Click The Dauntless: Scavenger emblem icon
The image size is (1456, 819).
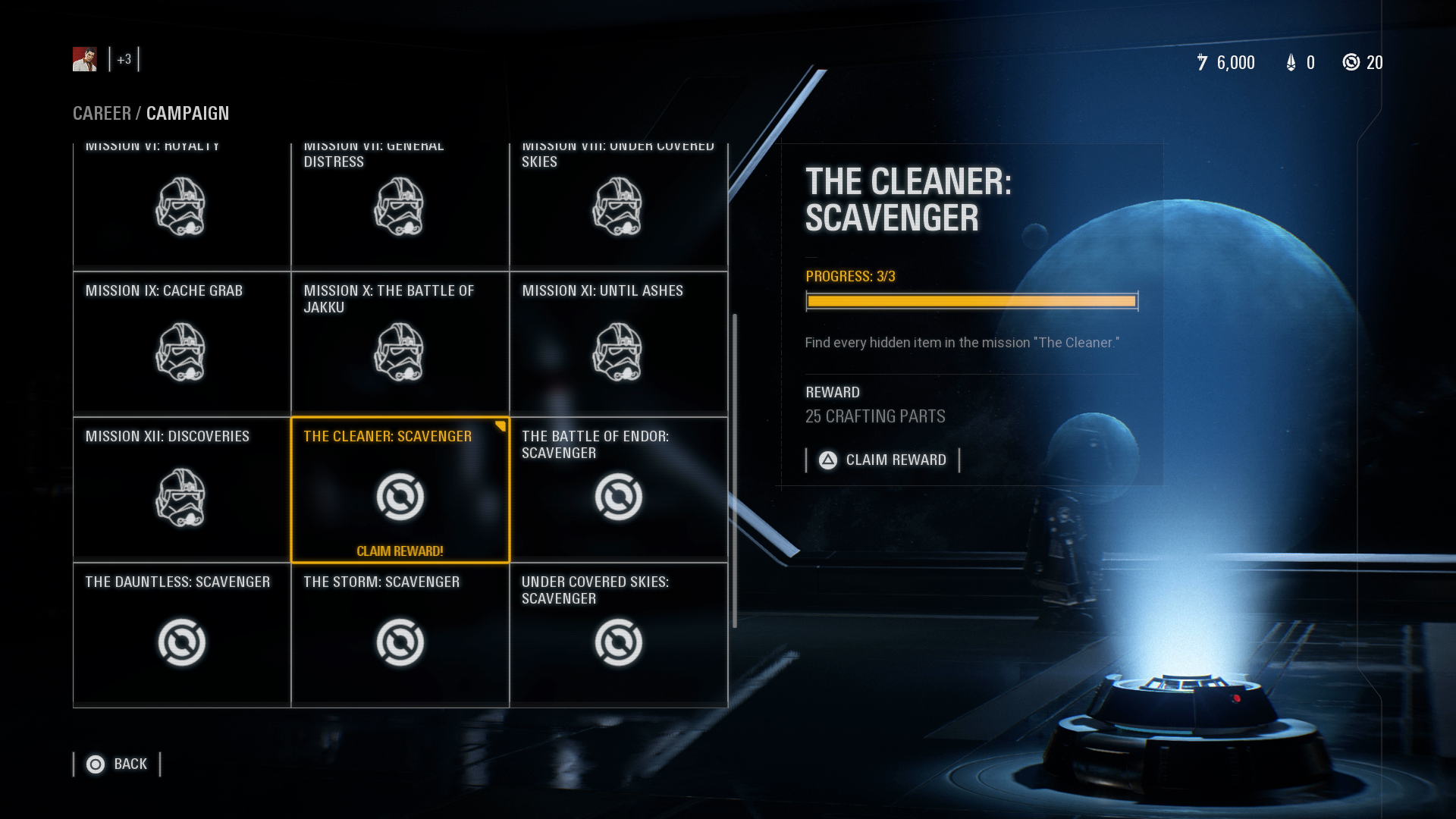[x=182, y=641]
